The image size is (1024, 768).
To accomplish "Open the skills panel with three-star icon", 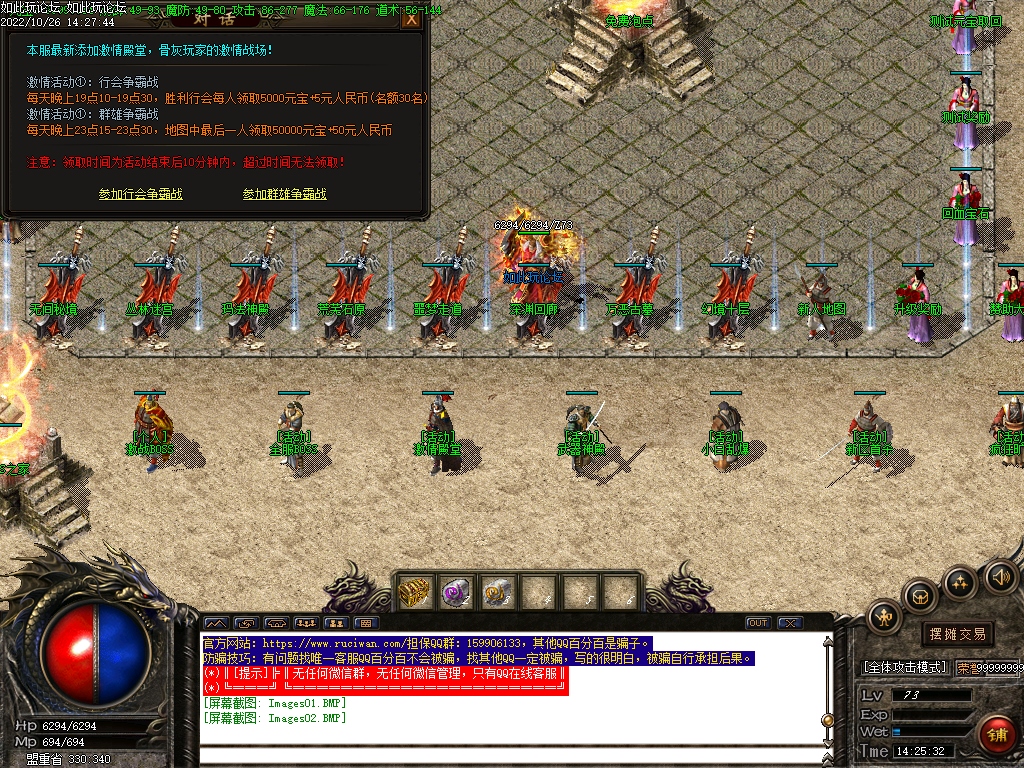I will 960,582.
